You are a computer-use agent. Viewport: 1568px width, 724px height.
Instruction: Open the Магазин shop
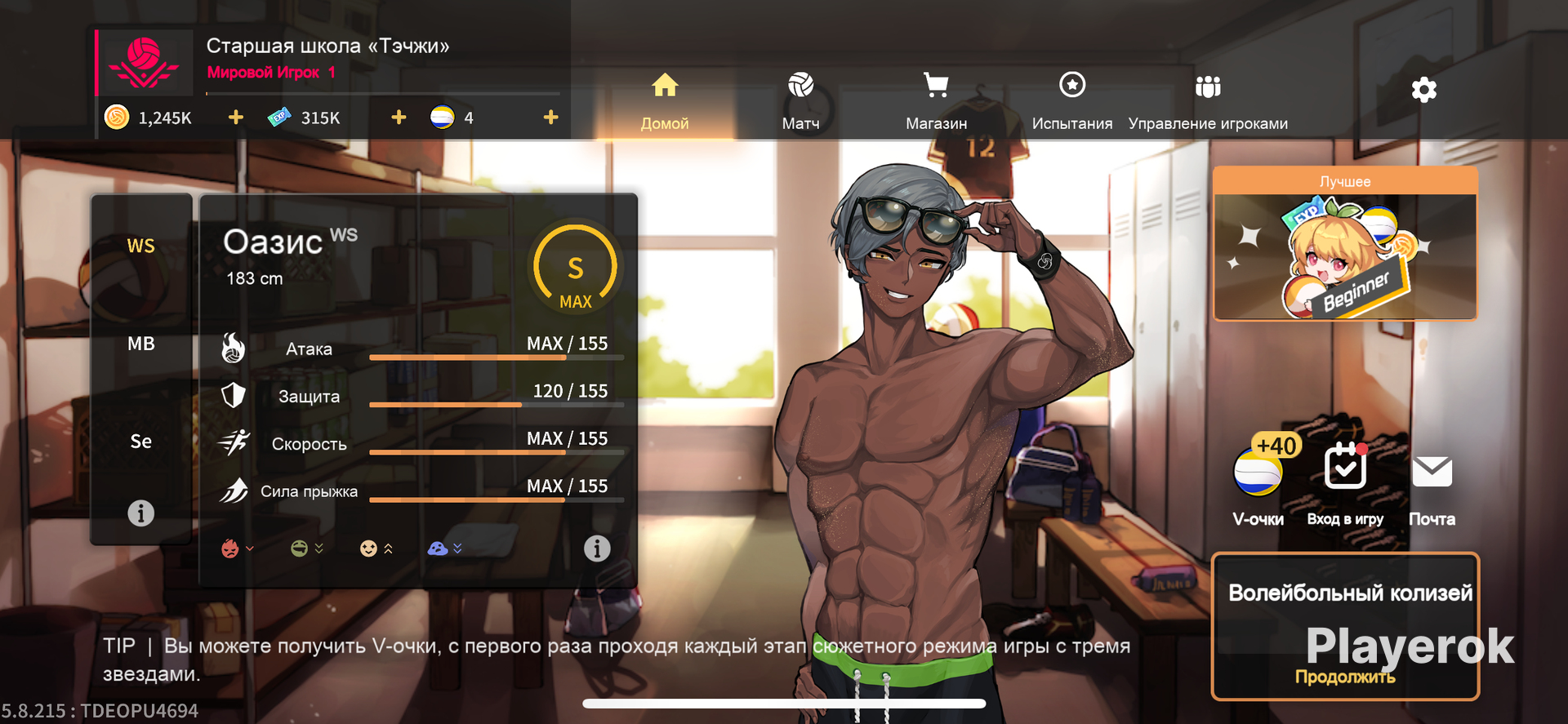click(x=936, y=101)
